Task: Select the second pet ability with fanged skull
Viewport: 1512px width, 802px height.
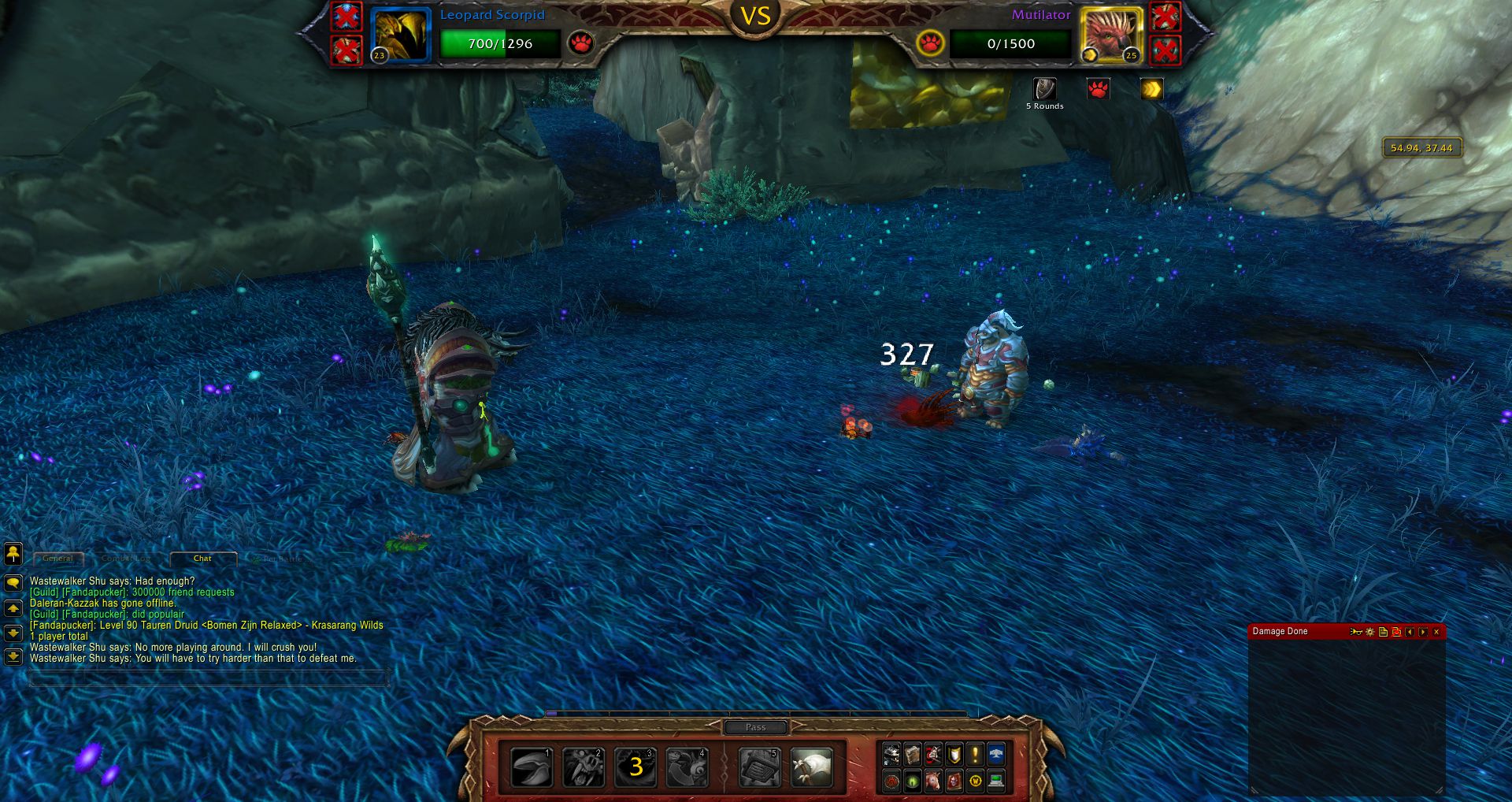Action: pyautogui.click(x=584, y=767)
